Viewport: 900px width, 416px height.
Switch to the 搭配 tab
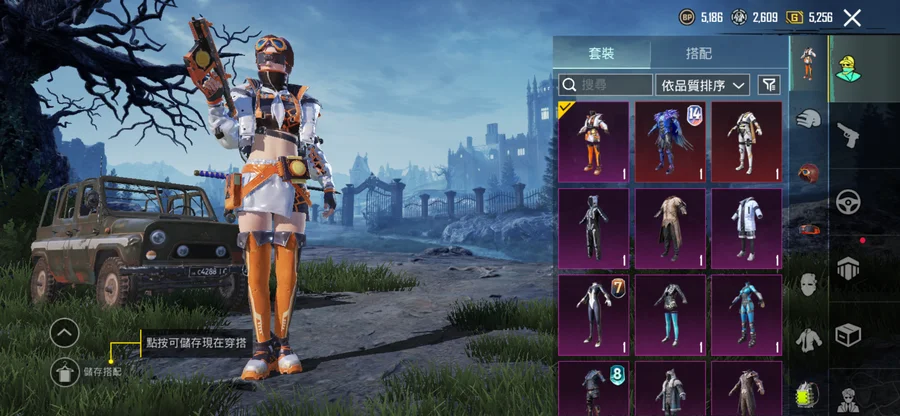coord(699,54)
